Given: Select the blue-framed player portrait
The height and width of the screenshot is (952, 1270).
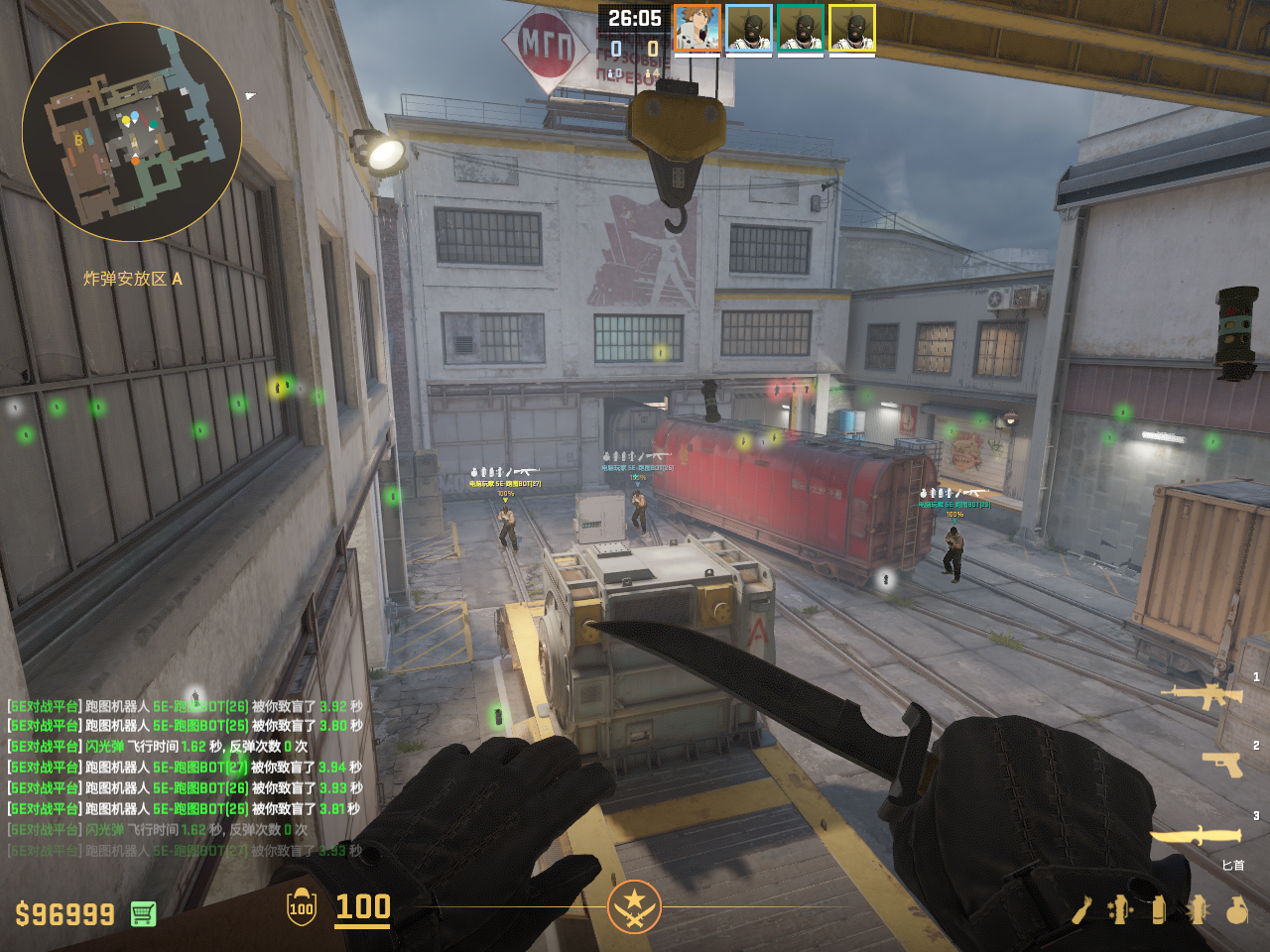Looking at the screenshot, I should (x=749, y=28).
